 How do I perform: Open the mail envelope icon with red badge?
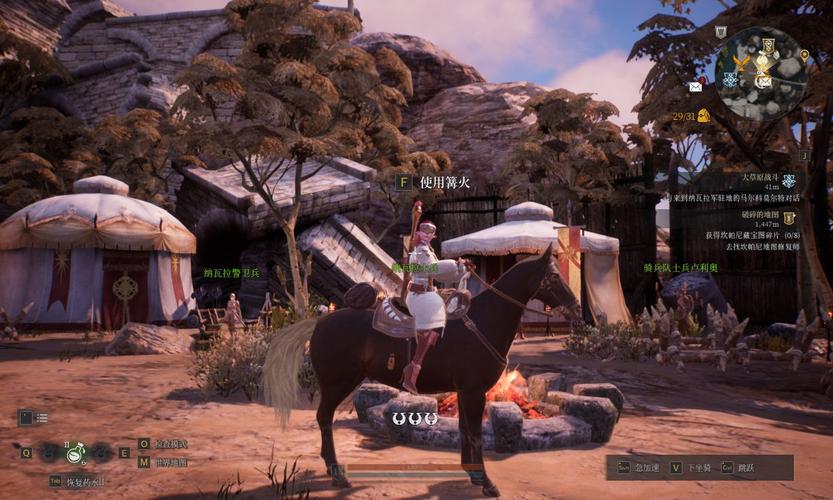(695, 87)
